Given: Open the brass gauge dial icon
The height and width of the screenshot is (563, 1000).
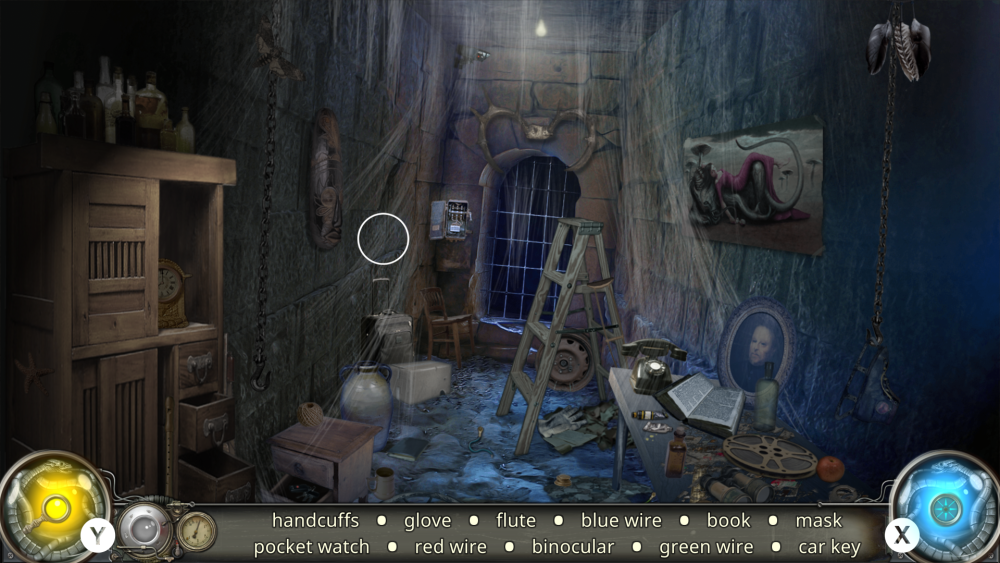Looking at the screenshot, I should click(x=196, y=530).
